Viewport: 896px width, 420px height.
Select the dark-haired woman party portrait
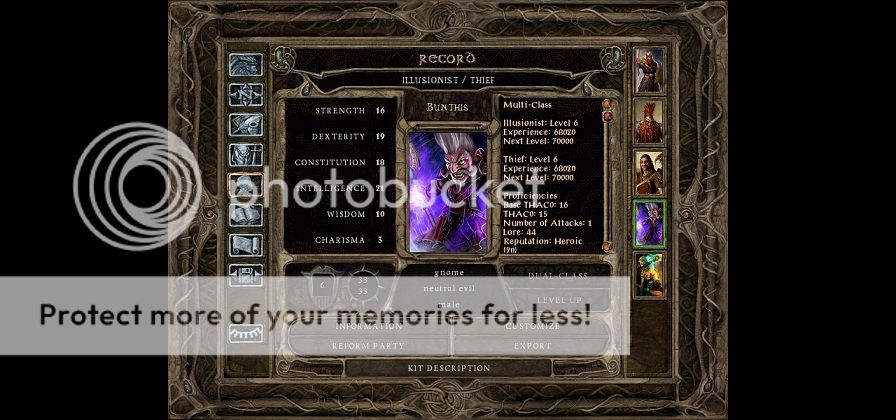coord(649,173)
